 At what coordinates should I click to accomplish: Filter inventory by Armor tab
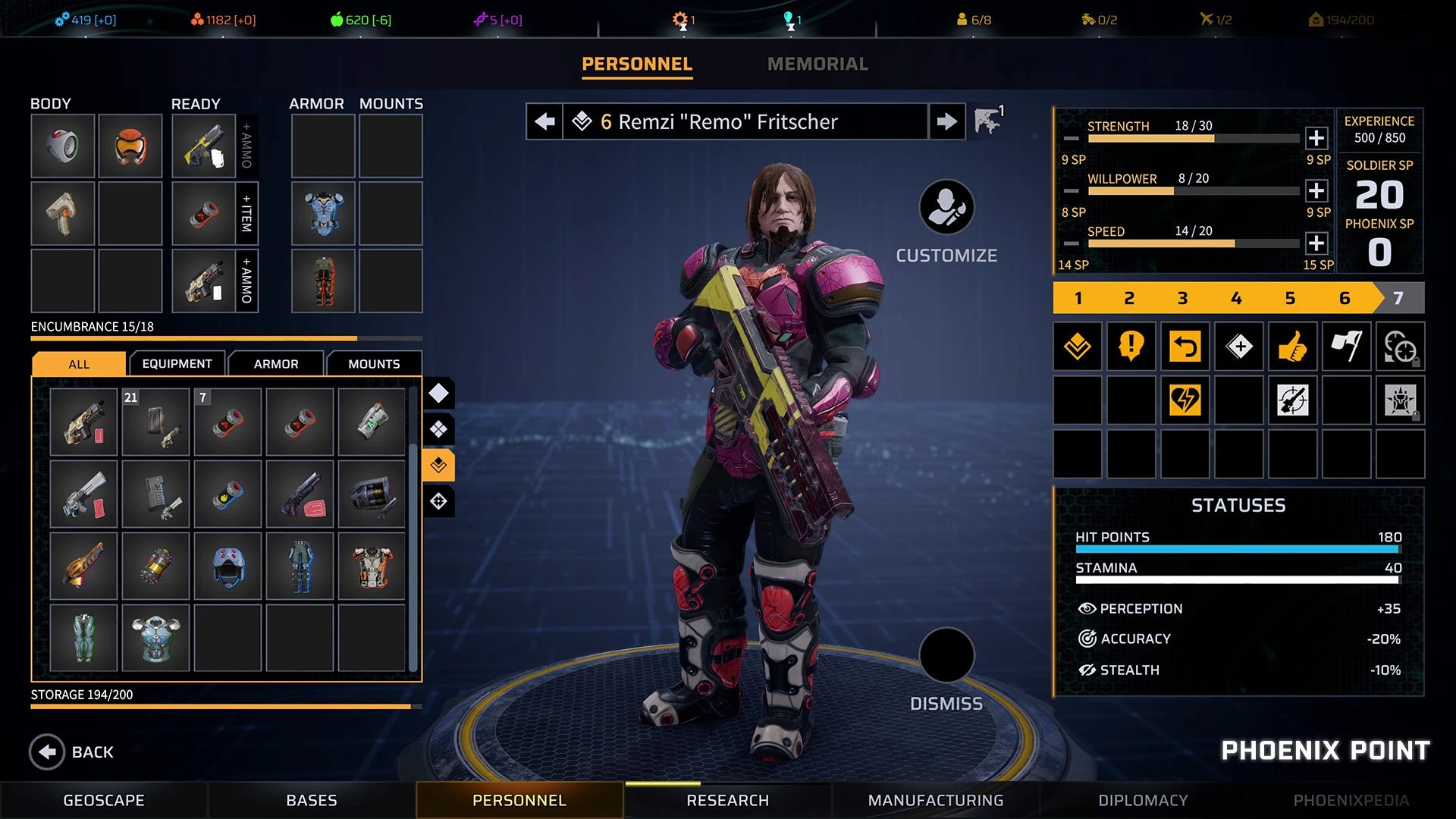276,364
